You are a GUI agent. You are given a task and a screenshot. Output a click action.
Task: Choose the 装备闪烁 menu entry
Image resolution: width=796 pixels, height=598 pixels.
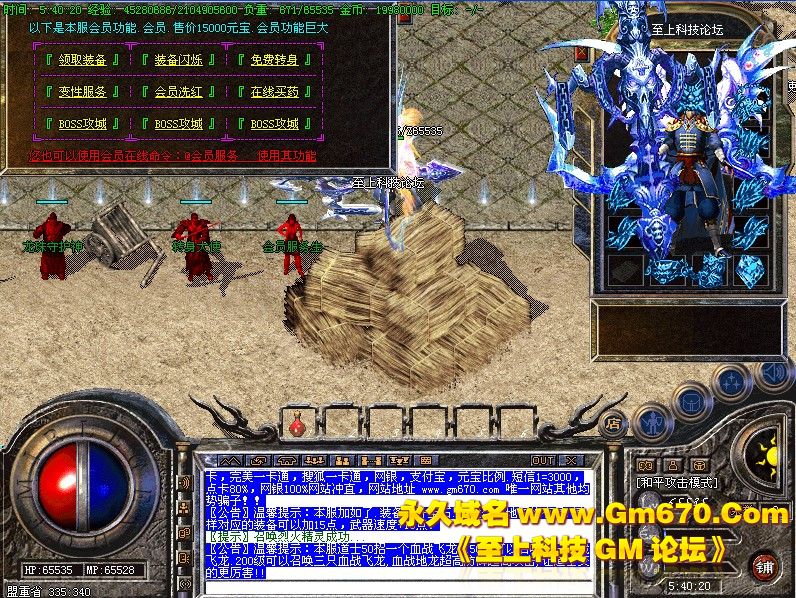click(179, 60)
